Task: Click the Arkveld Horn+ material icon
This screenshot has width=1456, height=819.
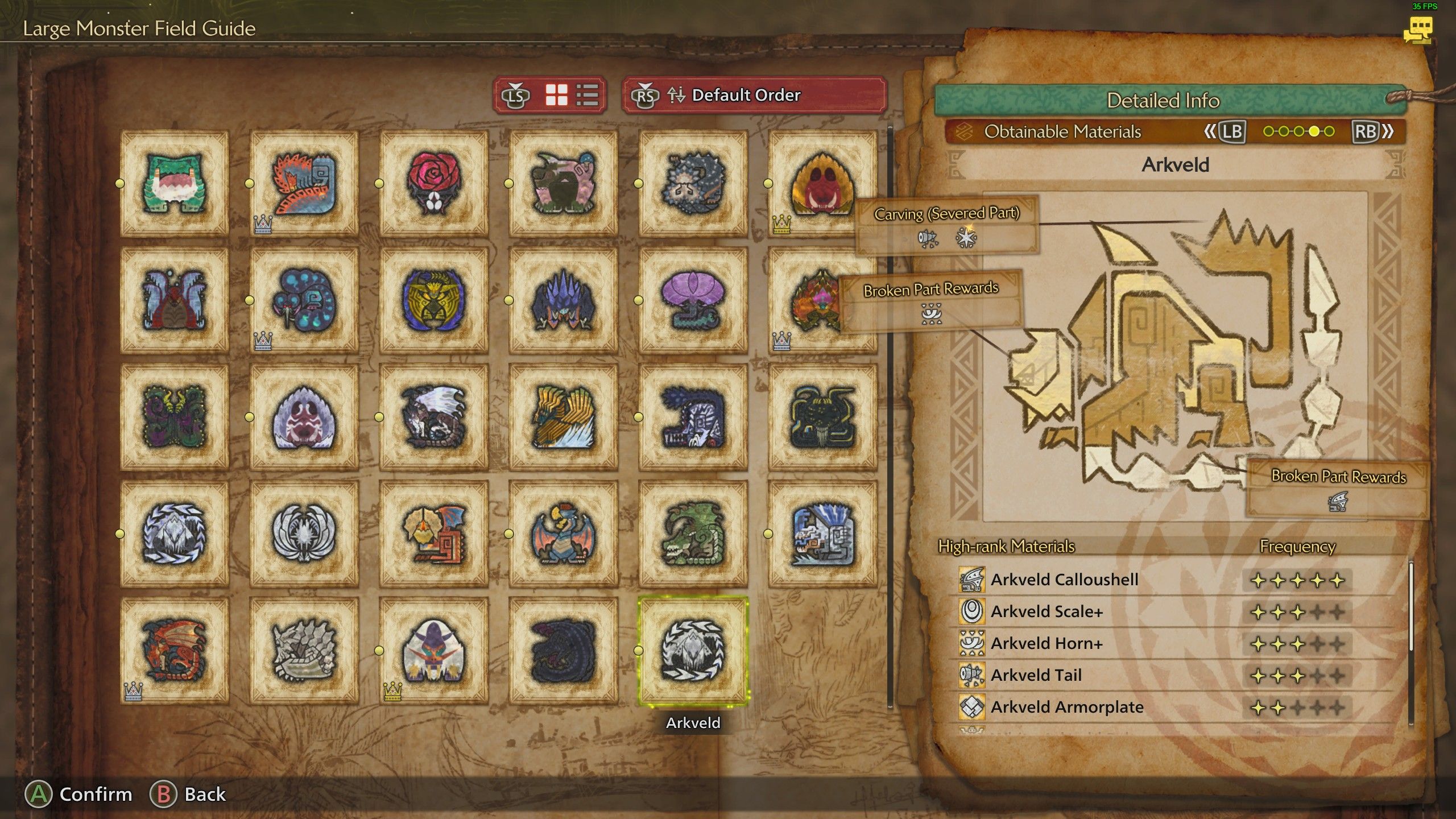Action: coord(973,643)
